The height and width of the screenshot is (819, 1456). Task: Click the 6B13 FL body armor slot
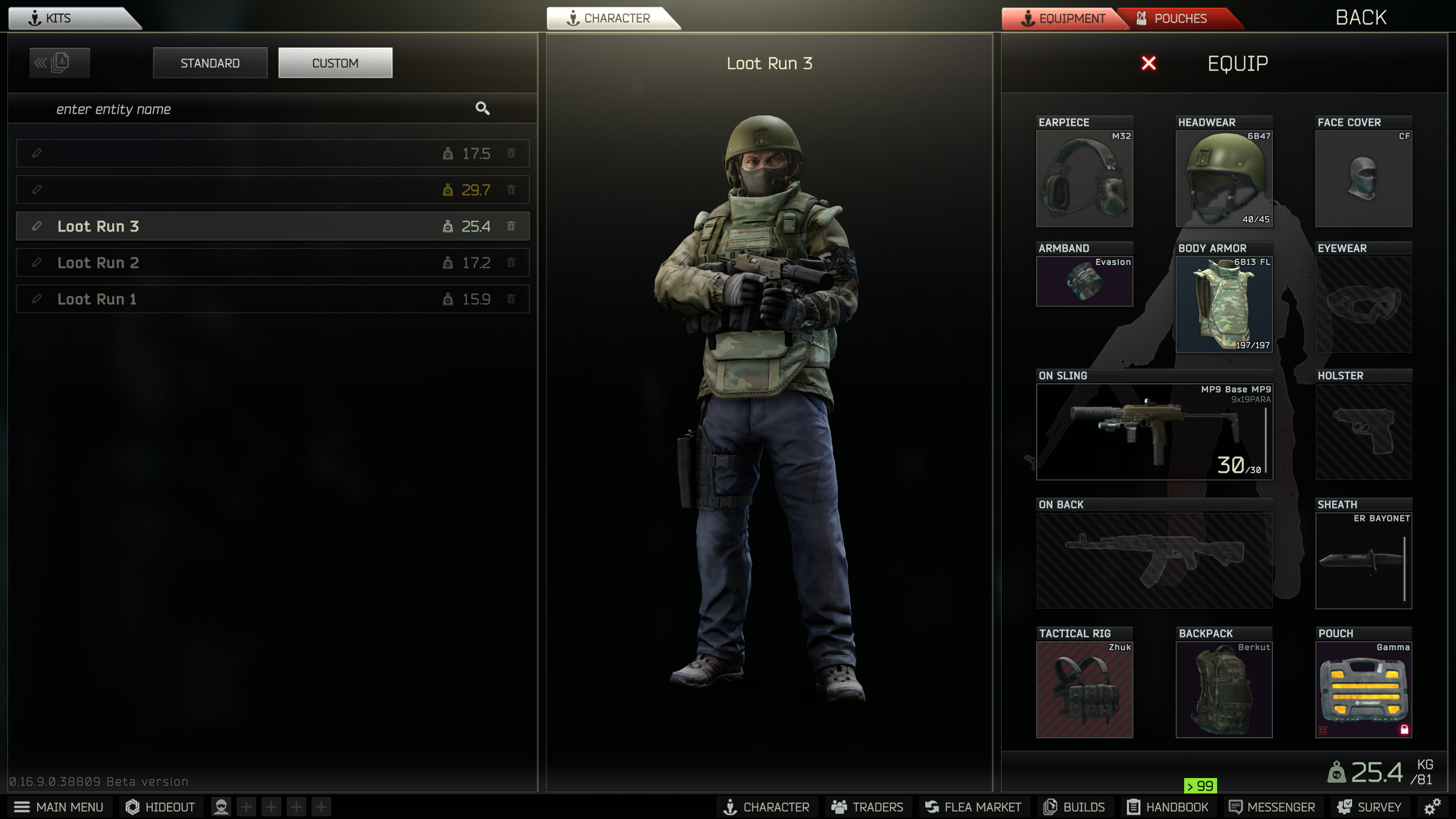1224,304
